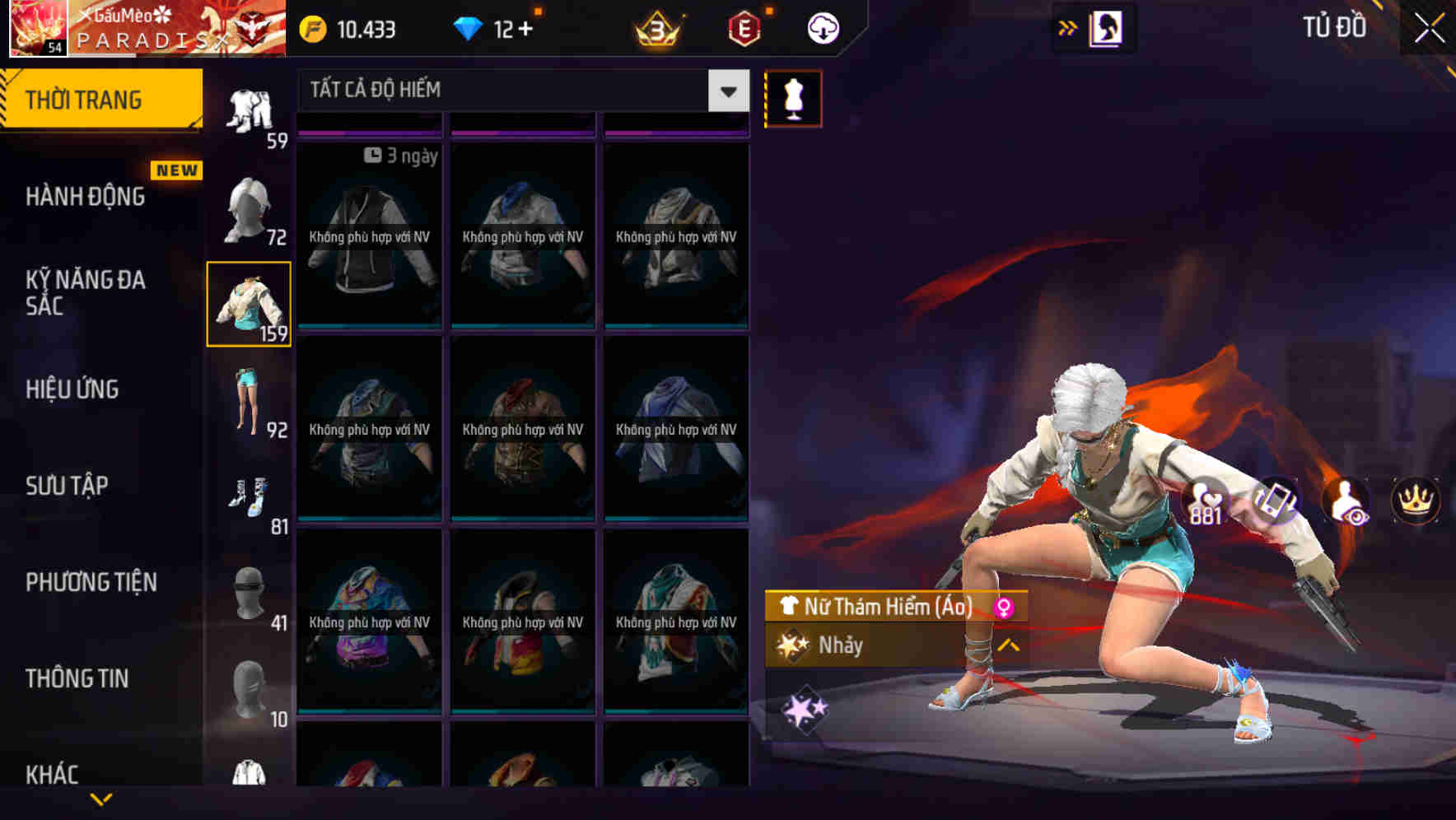Image resolution: width=1456 pixels, height=820 pixels.
Task: Toggle the phone capture icon near the character
Action: (1275, 501)
